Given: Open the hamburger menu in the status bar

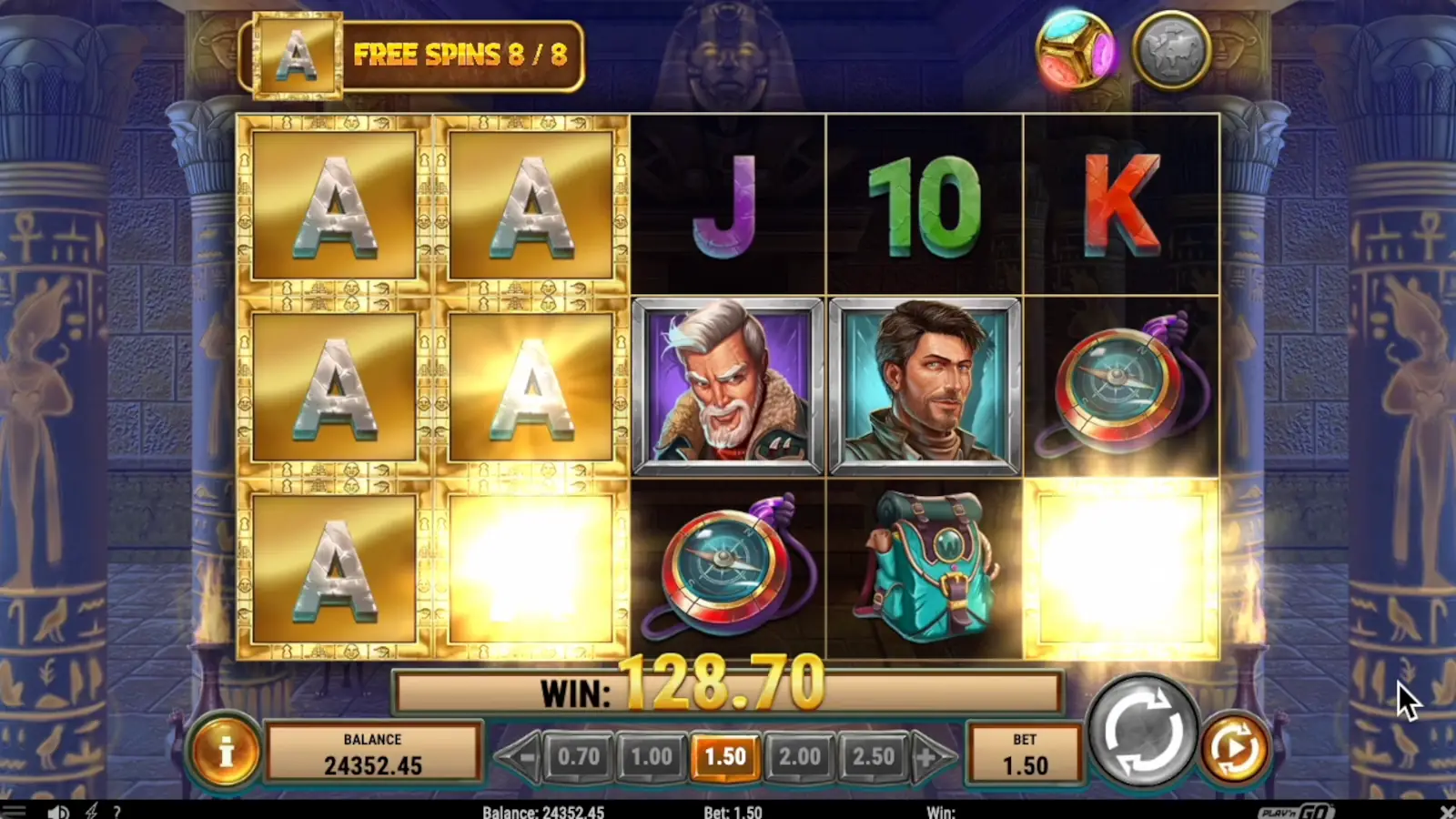Looking at the screenshot, I should tap(13, 810).
